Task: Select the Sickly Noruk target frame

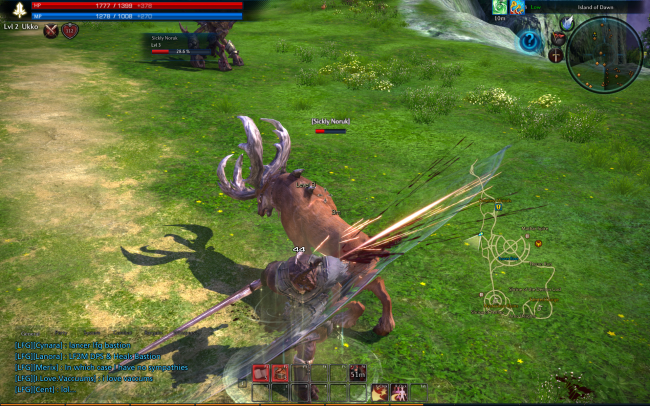Action: 178,45
